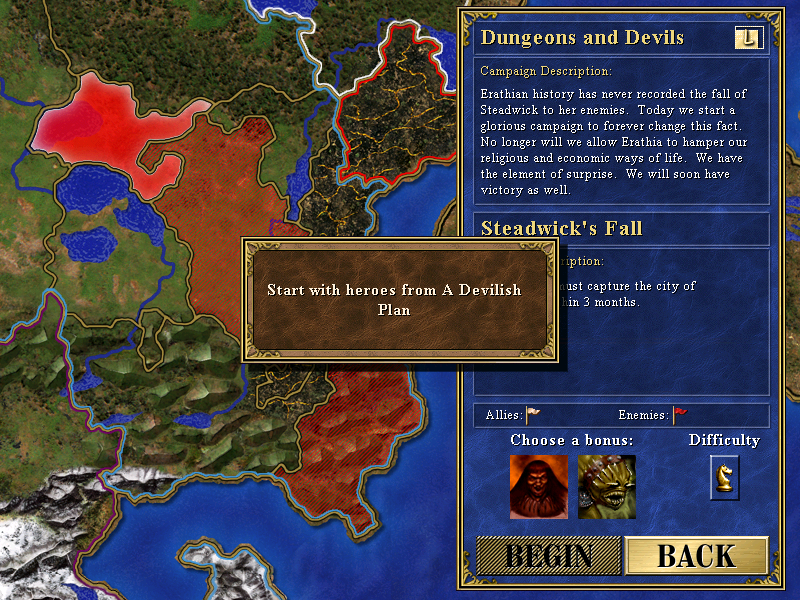The width and height of the screenshot is (800, 600).
Task: Click the chess knight difficulty icon
Action: pos(724,476)
